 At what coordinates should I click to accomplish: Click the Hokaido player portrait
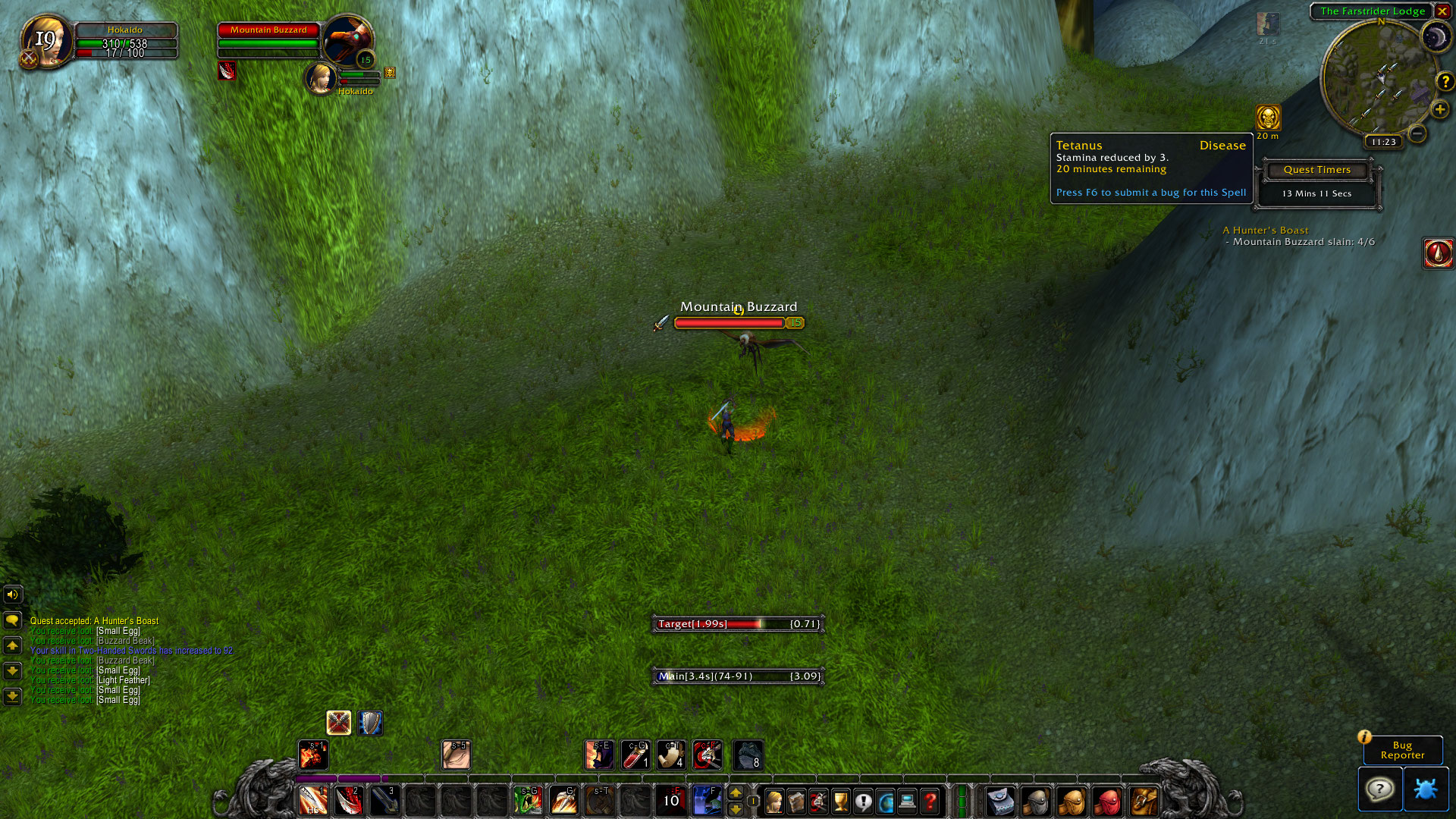(45, 40)
